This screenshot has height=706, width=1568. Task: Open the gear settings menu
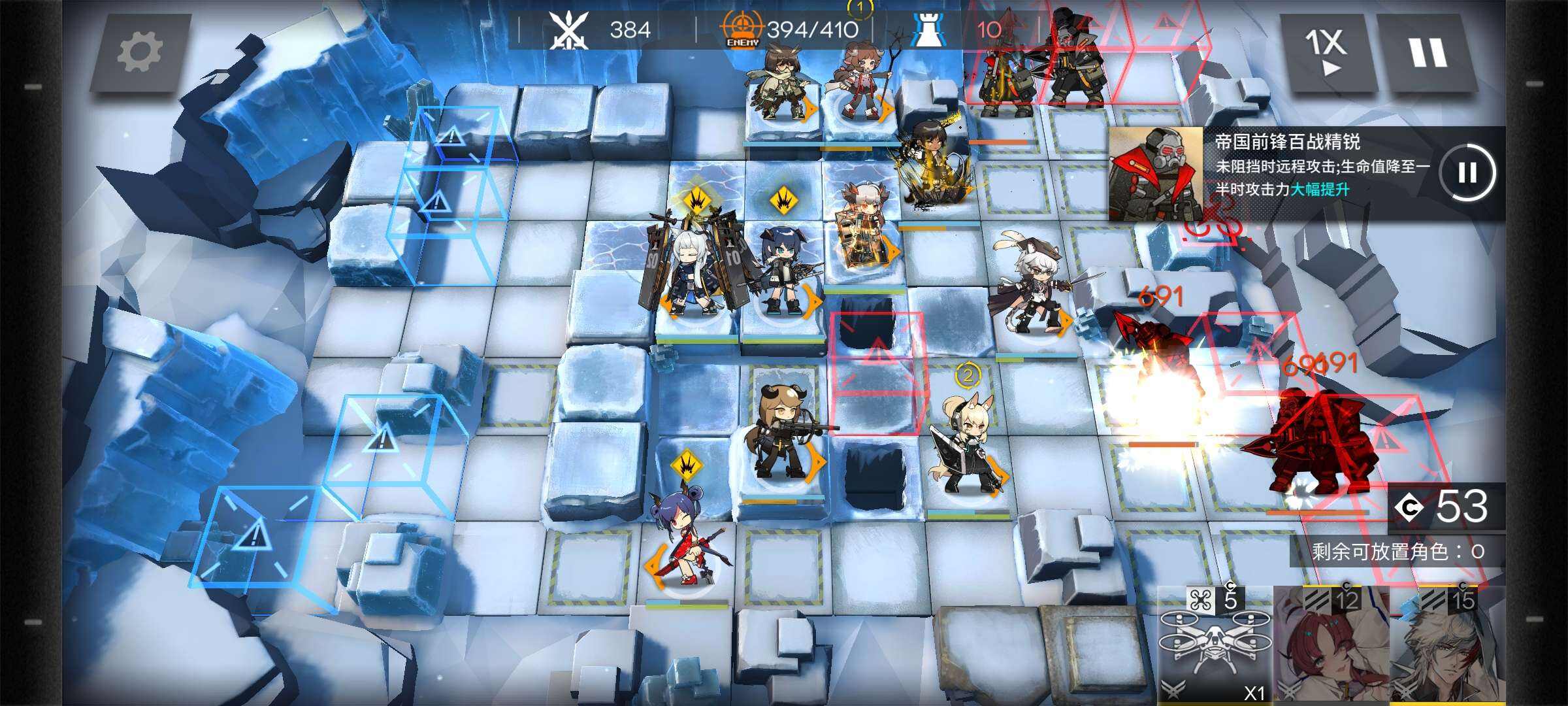tap(139, 51)
